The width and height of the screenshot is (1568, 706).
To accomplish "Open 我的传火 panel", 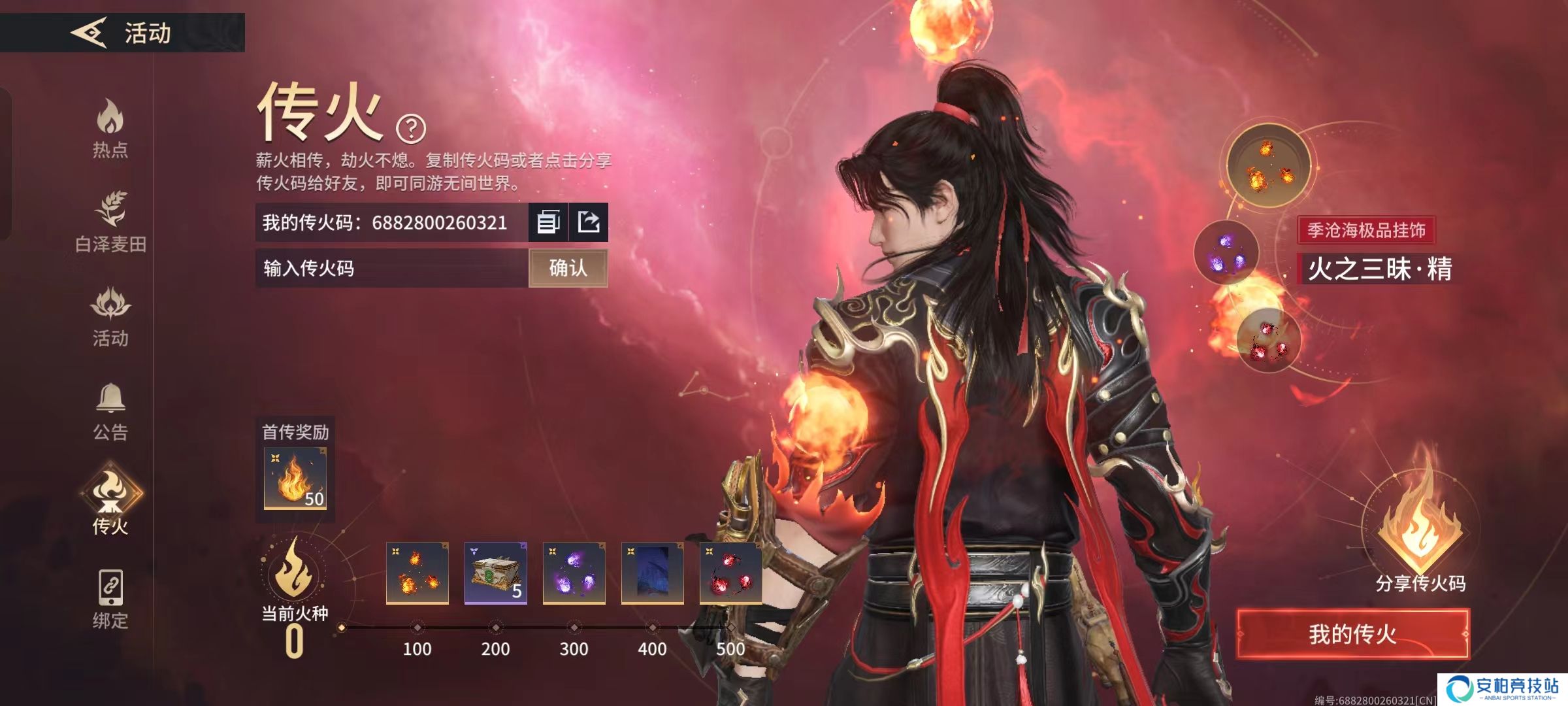I will [1352, 634].
